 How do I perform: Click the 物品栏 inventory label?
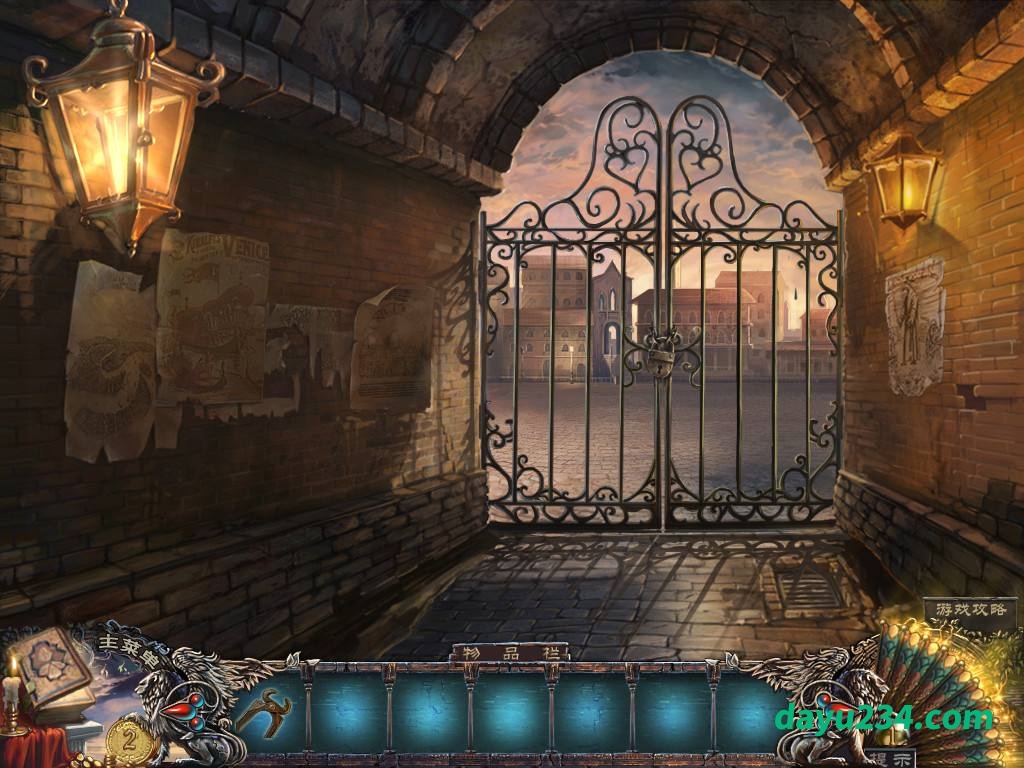[509, 653]
